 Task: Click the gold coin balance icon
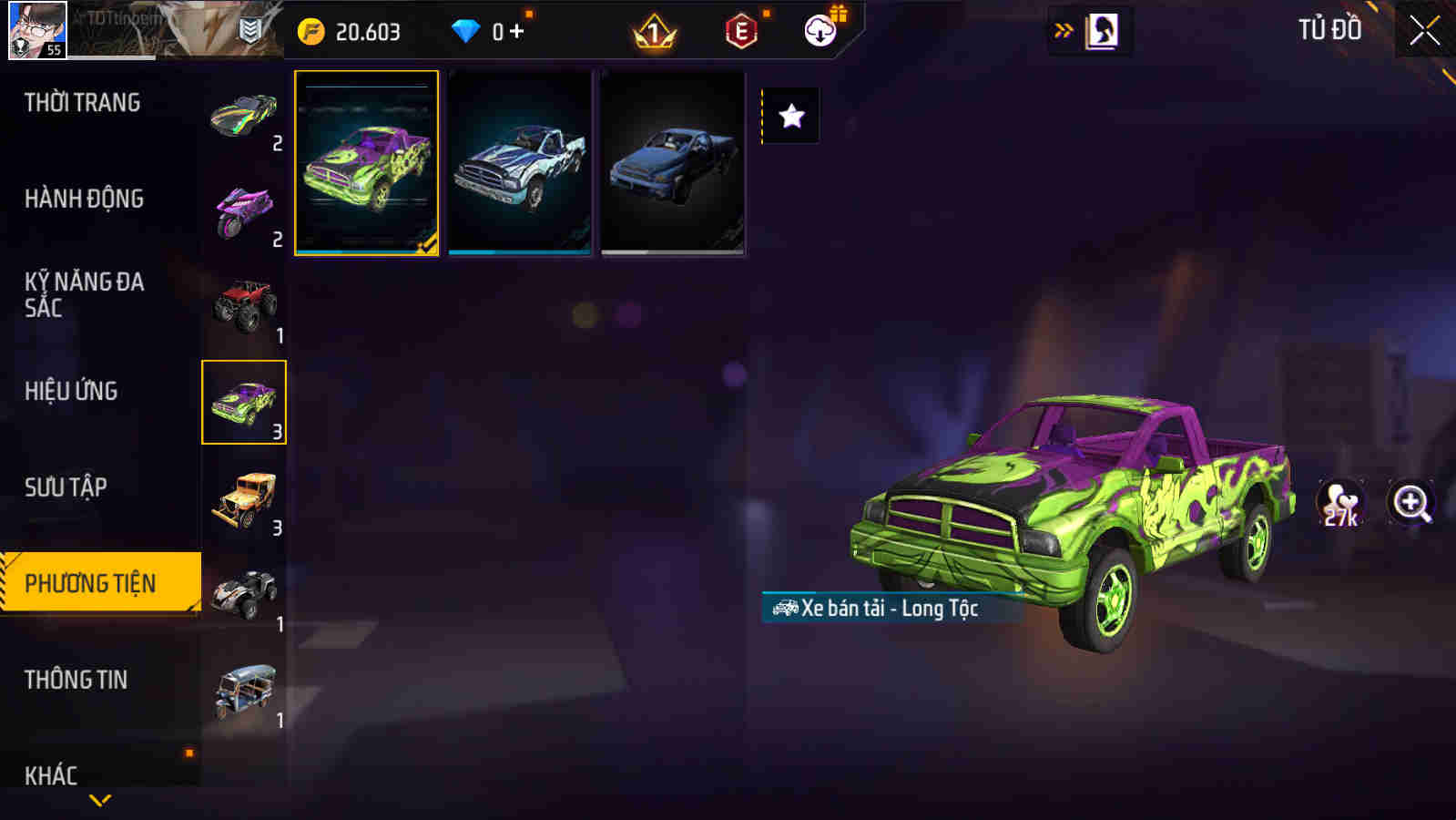click(x=308, y=28)
